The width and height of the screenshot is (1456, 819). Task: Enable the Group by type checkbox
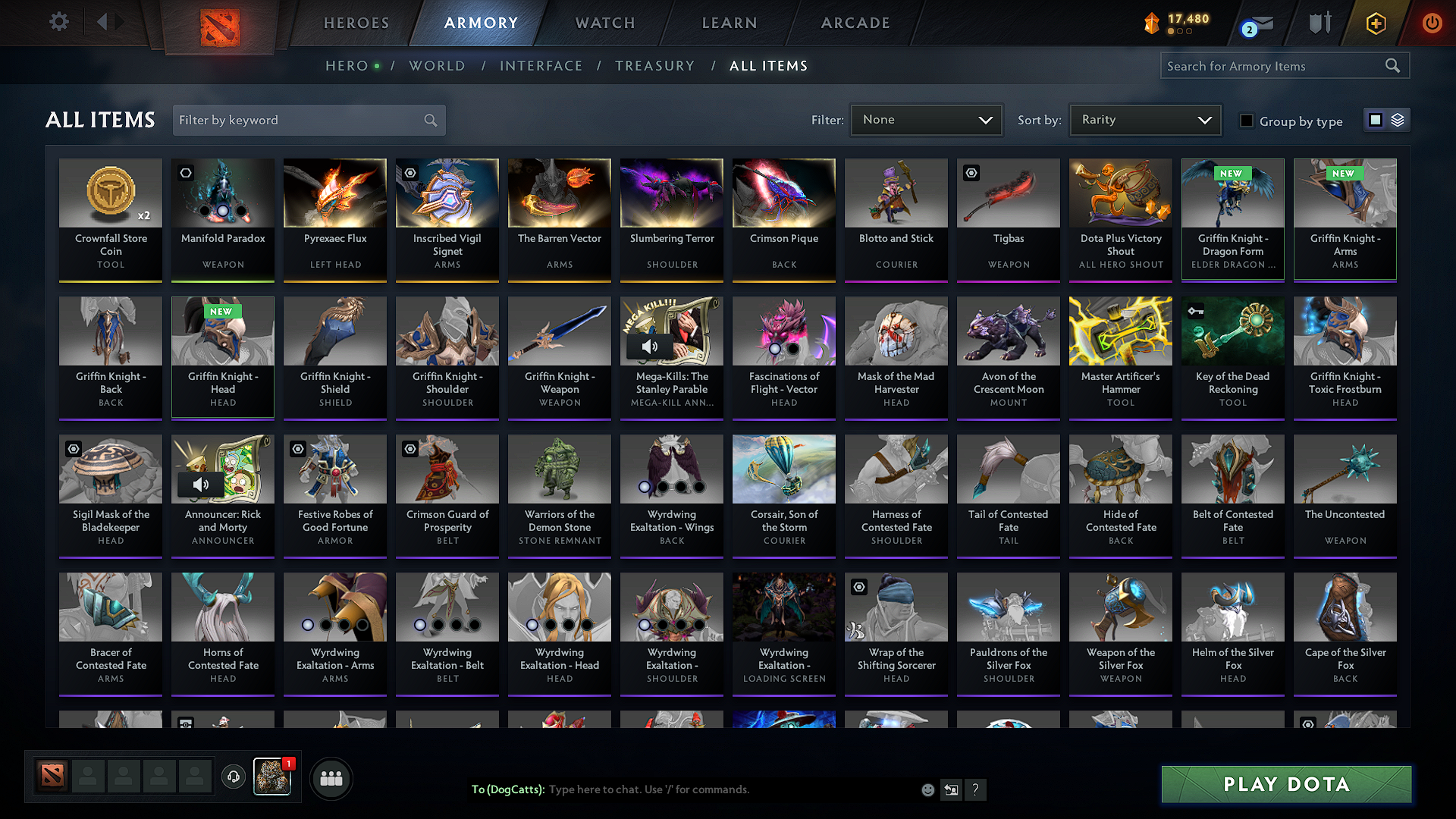(x=1246, y=121)
